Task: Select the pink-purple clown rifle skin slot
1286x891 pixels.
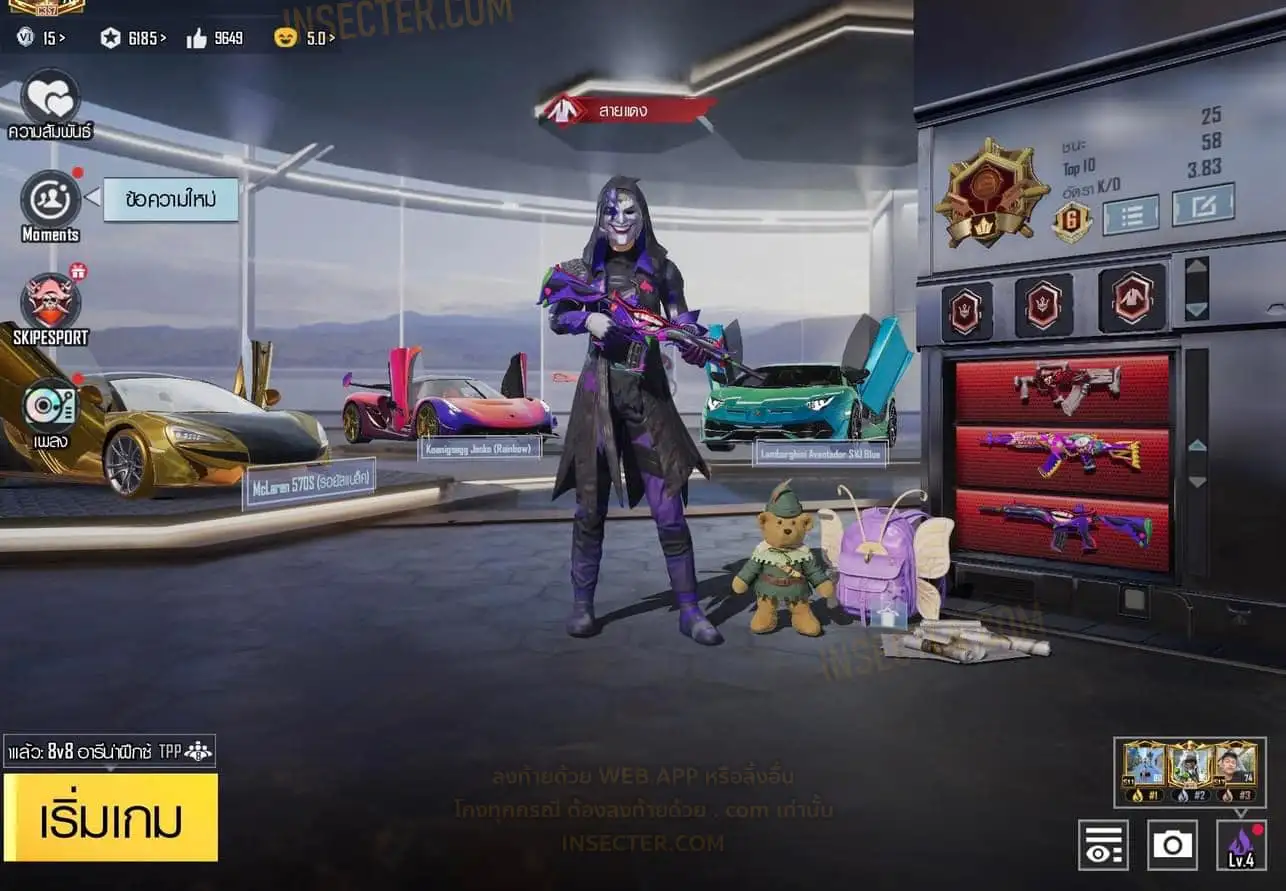Action: 1062,455
